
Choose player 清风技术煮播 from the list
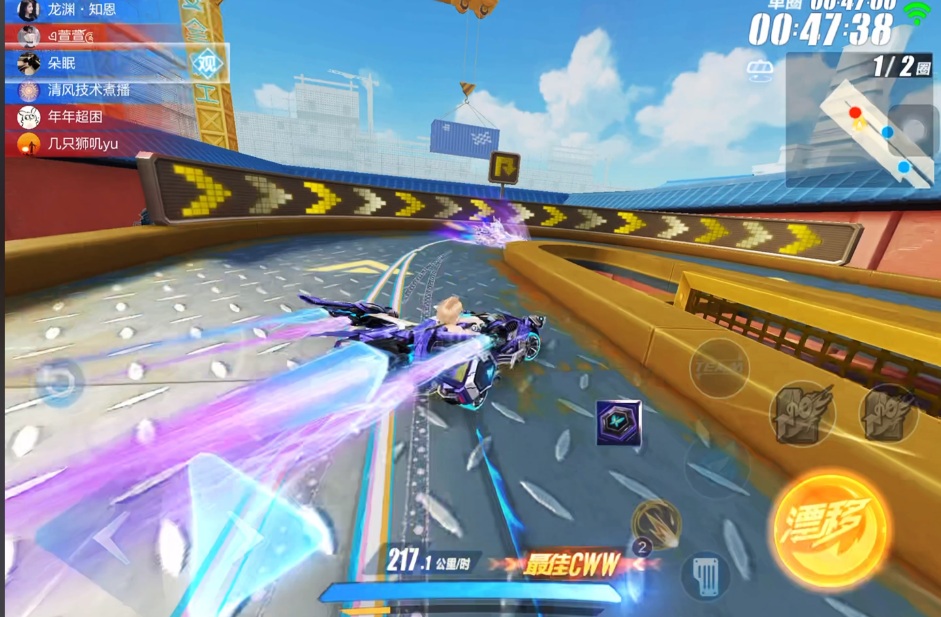click(x=88, y=90)
